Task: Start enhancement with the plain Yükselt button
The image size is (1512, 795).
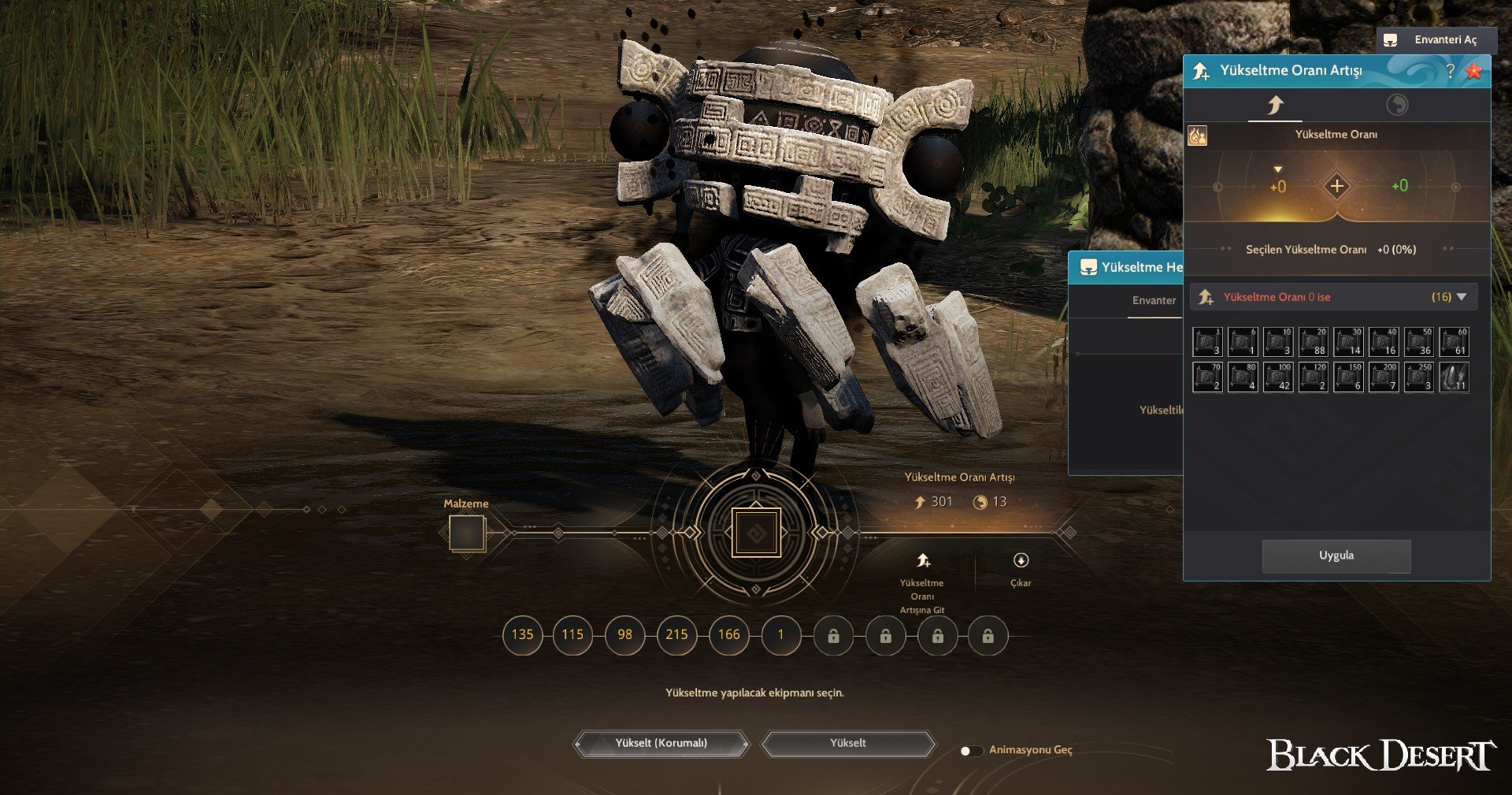Action: [x=847, y=743]
